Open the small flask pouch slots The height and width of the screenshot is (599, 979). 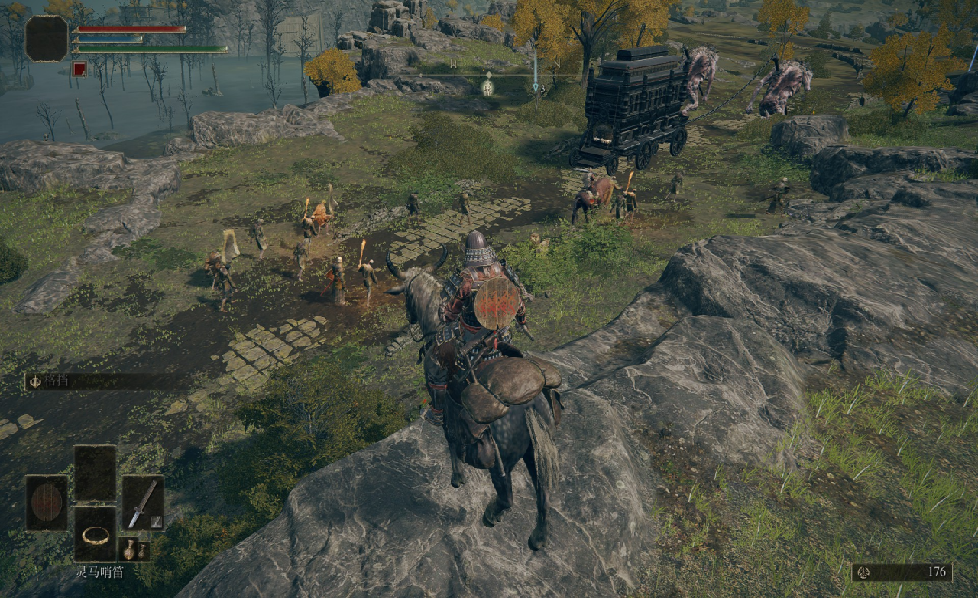click(129, 548)
